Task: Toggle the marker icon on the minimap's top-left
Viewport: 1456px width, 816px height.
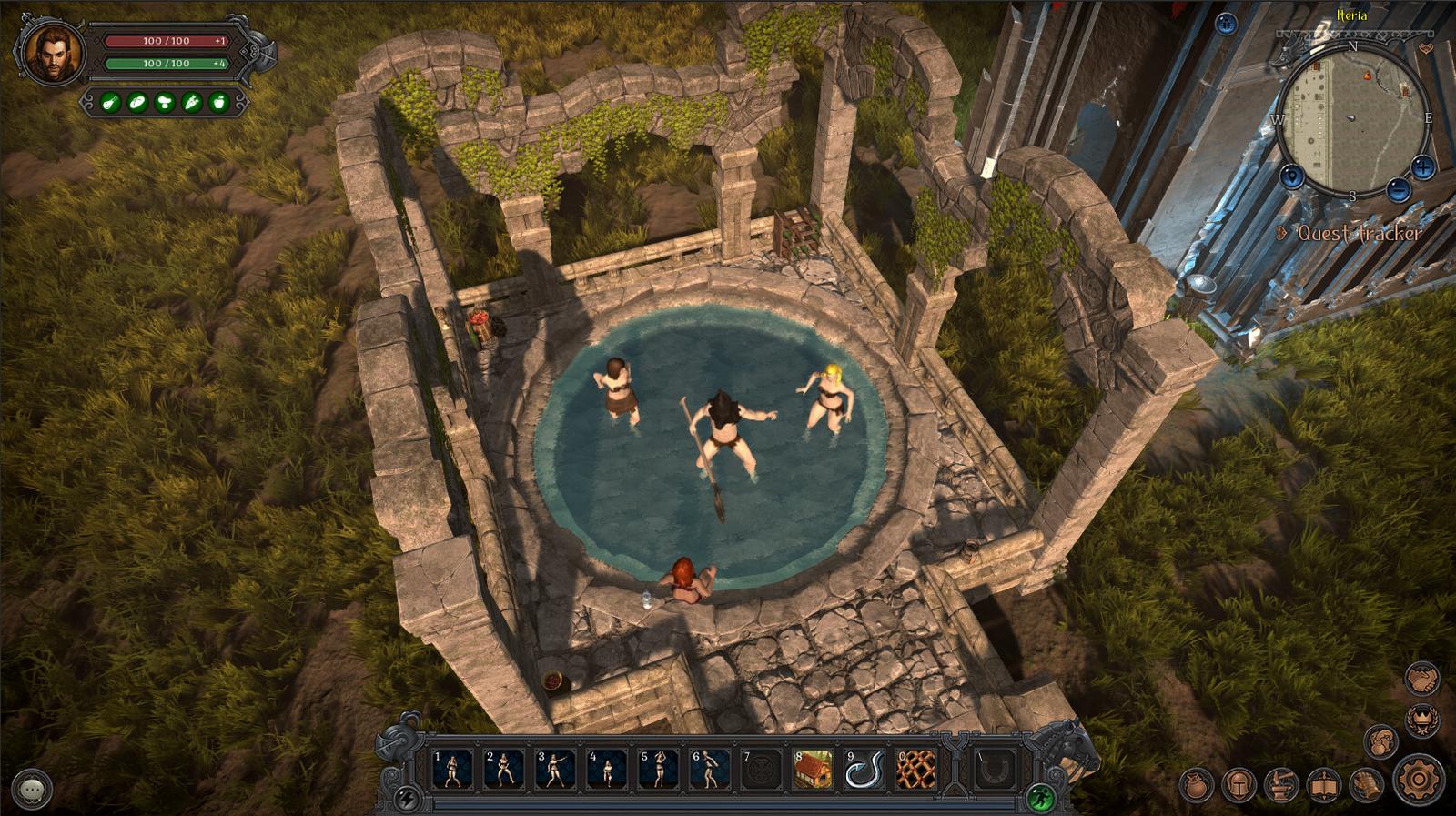Action: point(1292,176)
